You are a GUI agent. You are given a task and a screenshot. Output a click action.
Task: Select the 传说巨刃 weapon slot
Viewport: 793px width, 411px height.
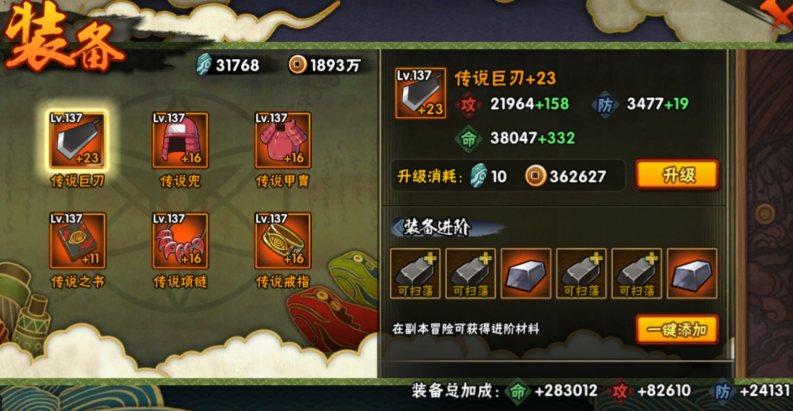click(x=77, y=141)
